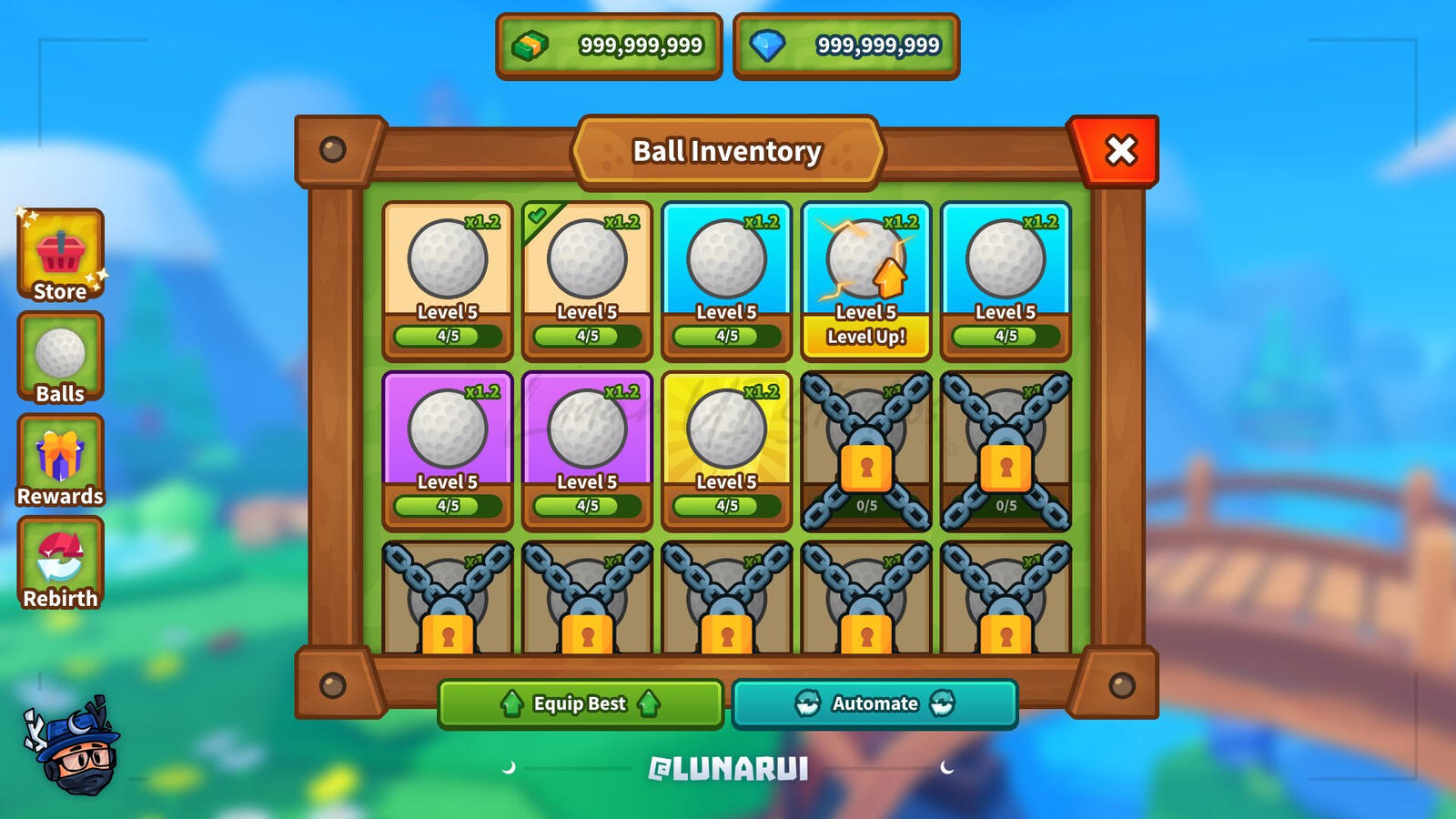Click the Ball Inventory title banner
This screenshot has width=1456, height=819.
click(x=728, y=151)
